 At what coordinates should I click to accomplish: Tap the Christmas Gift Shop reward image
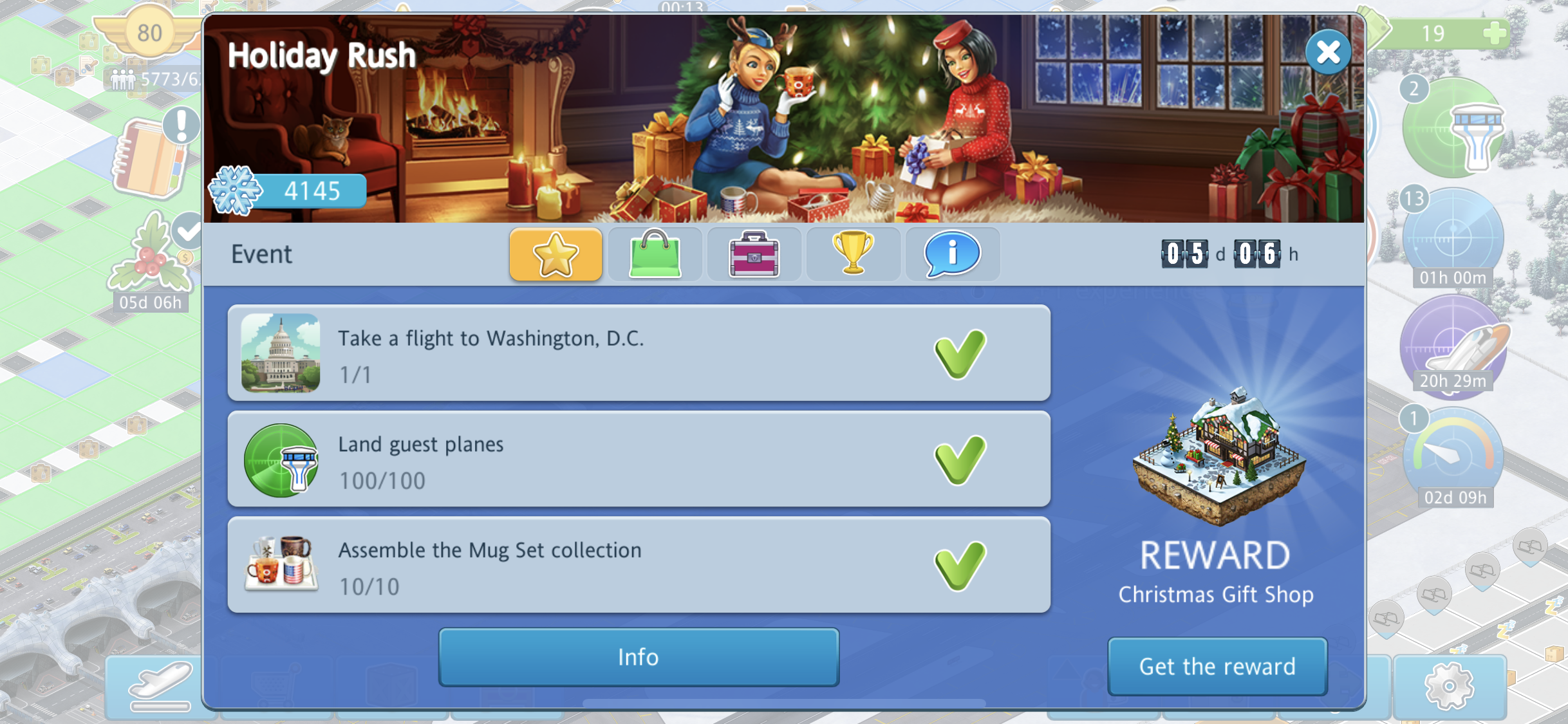point(1218,457)
